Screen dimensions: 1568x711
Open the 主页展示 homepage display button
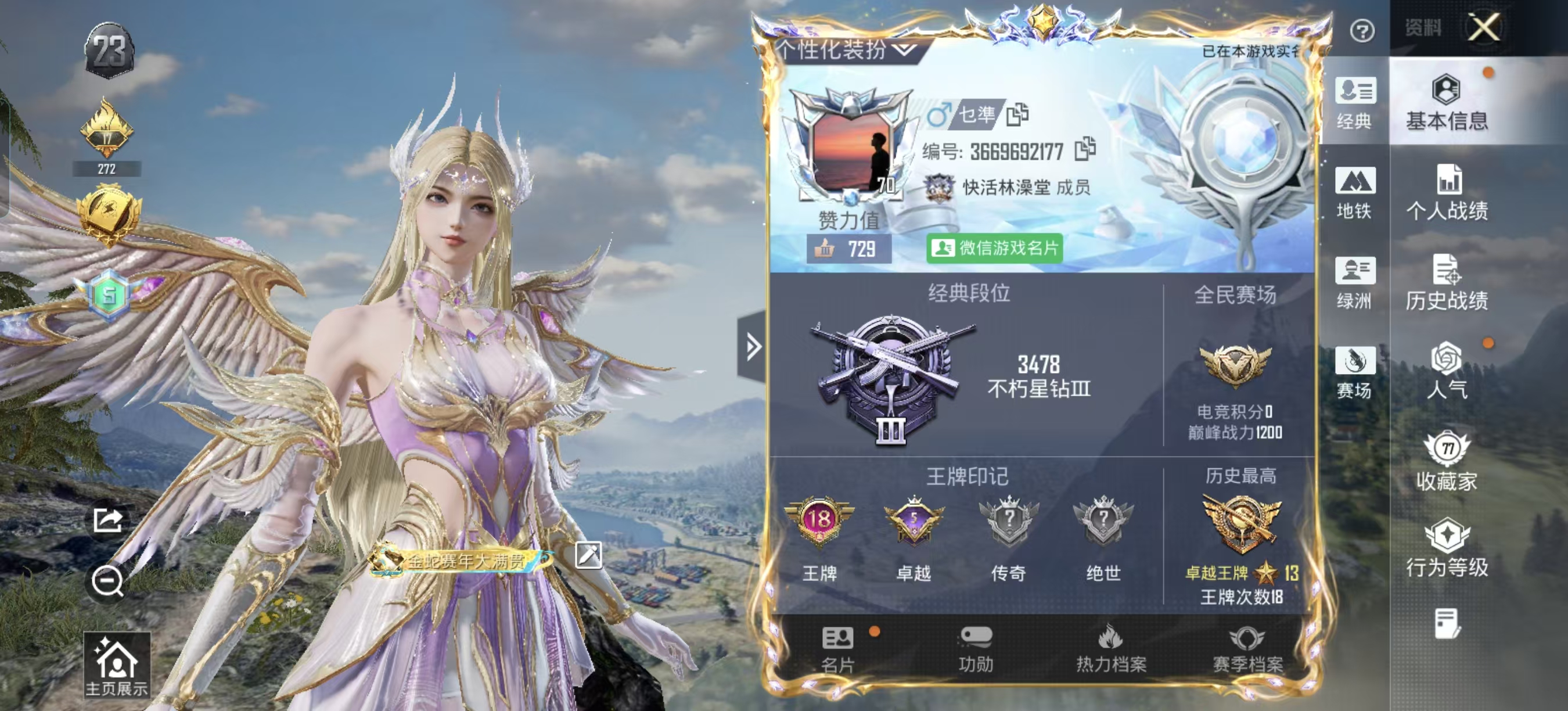click(116, 665)
